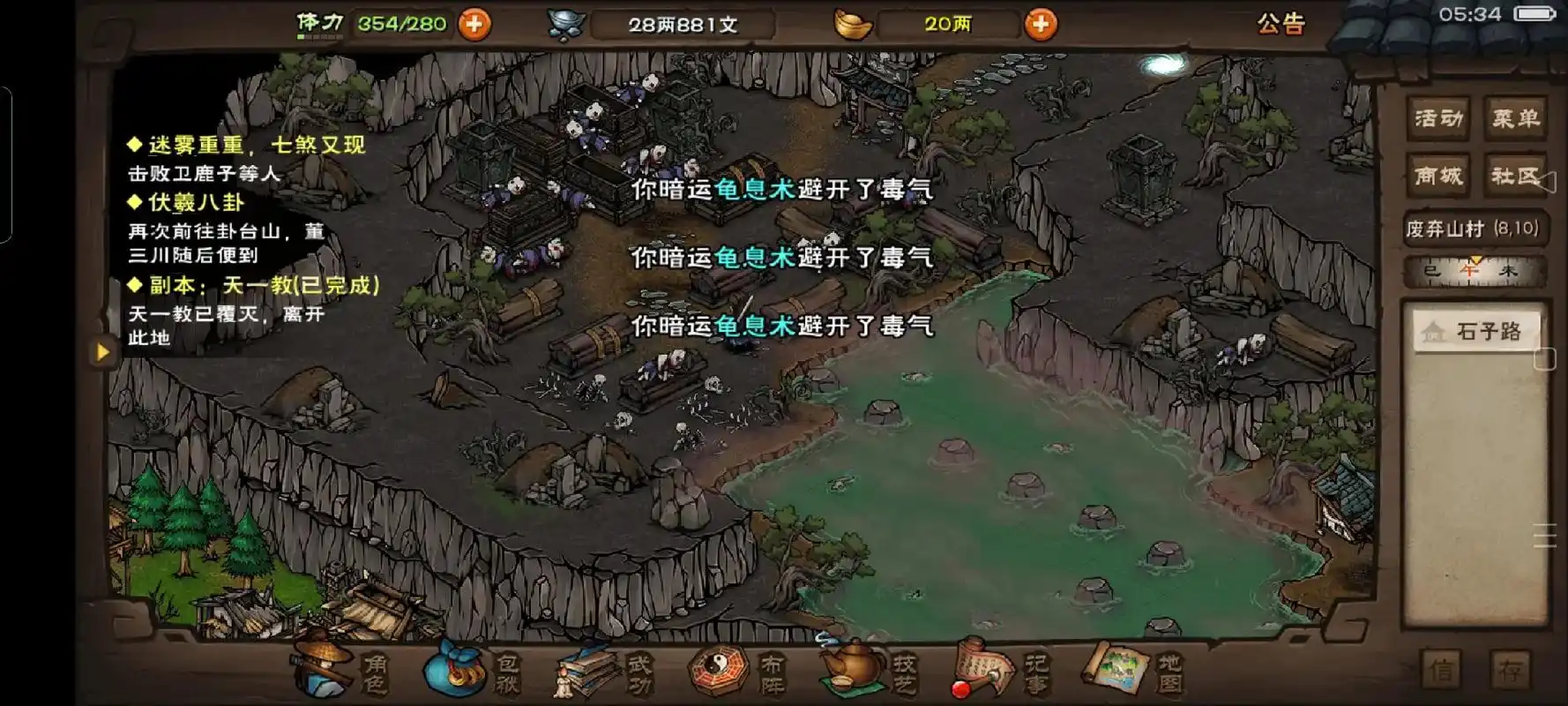Switch to the 活动 events panel
Screen dimensions: 1568x706
tap(1438, 116)
